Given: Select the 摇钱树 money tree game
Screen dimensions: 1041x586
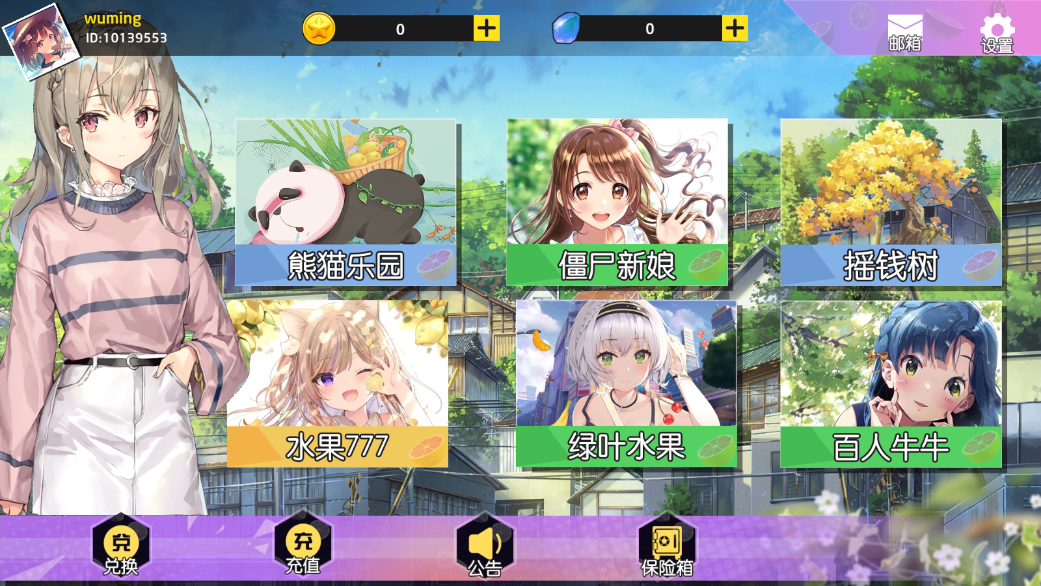Looking at the screenshot, I should click(x=891, y=202).
